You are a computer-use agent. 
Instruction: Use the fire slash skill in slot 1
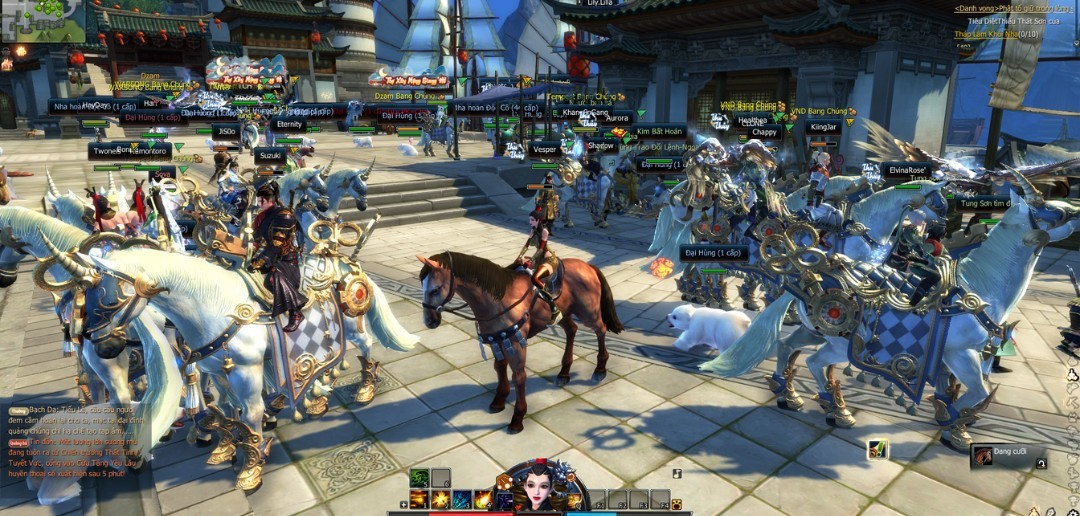pos(419,499)
